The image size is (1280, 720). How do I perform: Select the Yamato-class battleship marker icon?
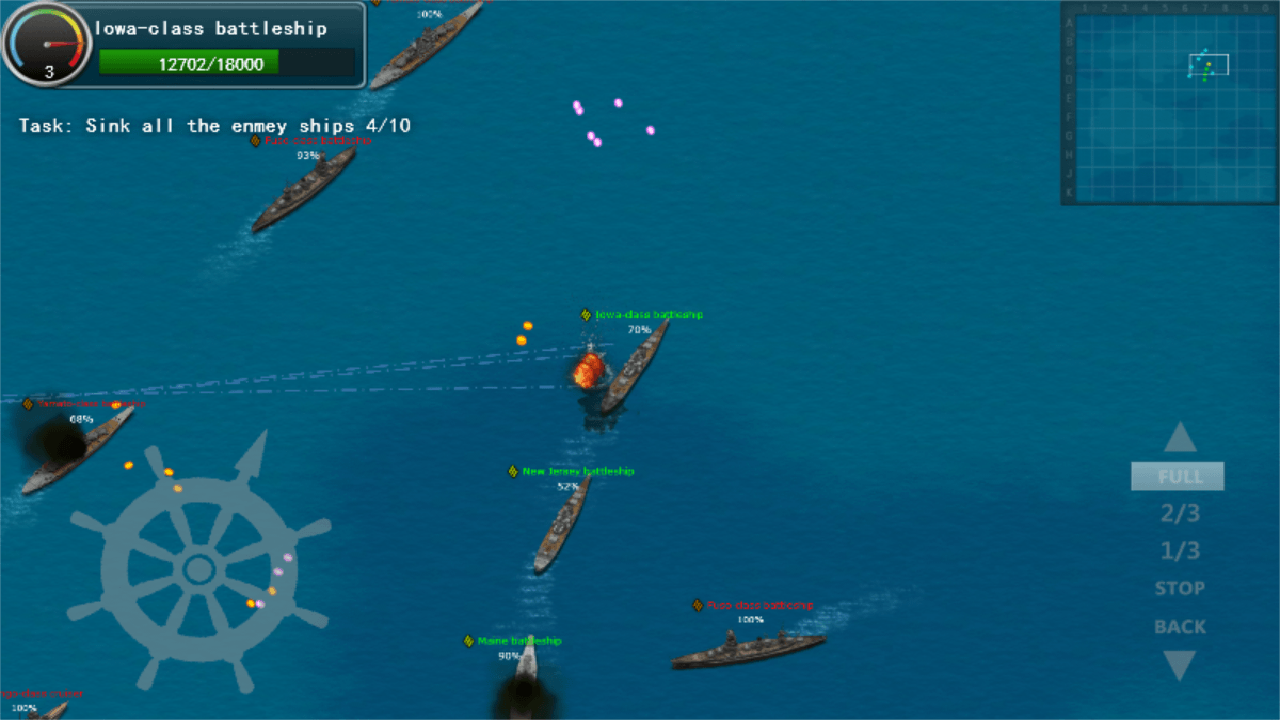(x=29, y=404)
